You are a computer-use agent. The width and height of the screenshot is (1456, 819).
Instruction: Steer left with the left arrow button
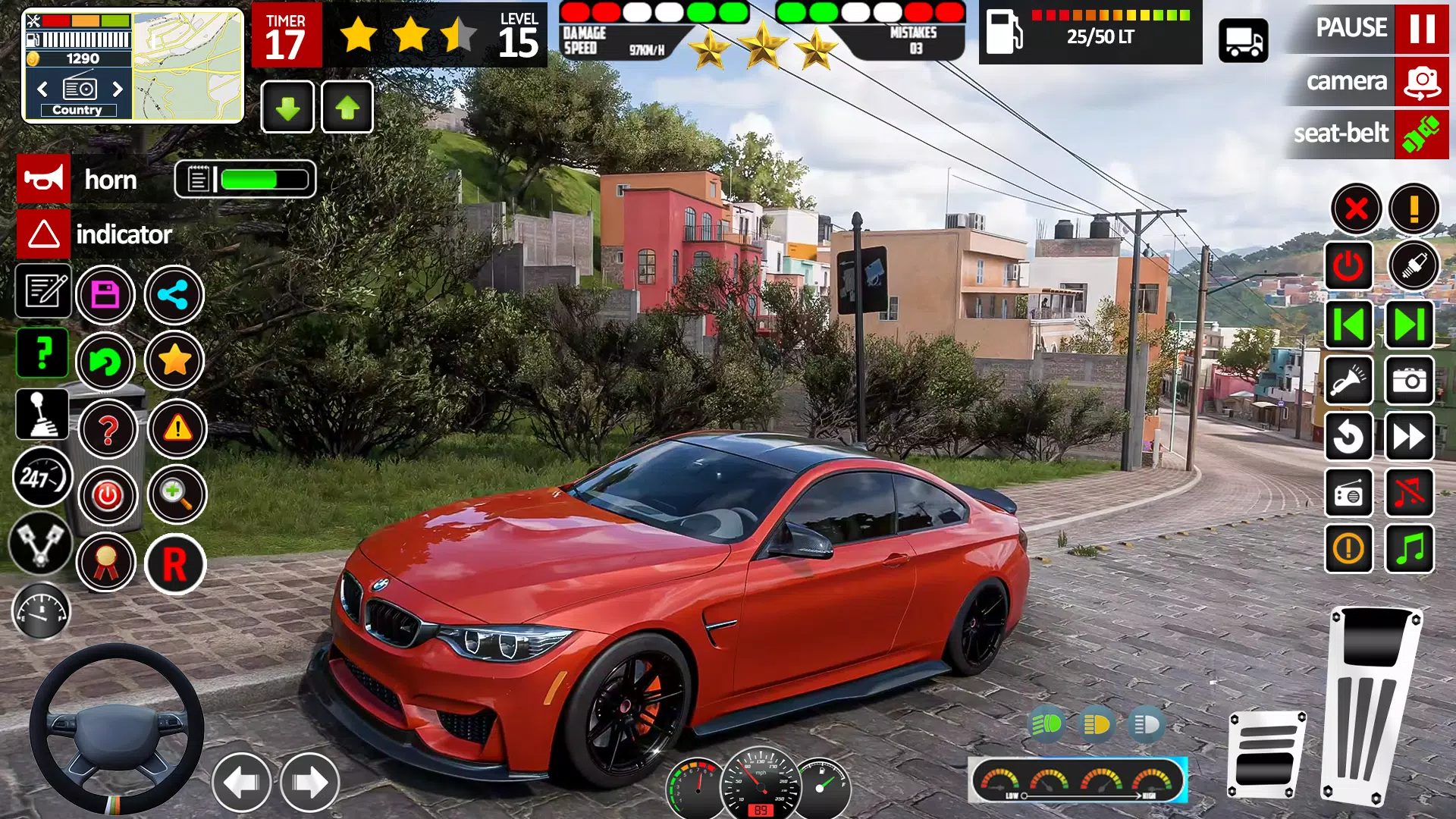(241, 783)
